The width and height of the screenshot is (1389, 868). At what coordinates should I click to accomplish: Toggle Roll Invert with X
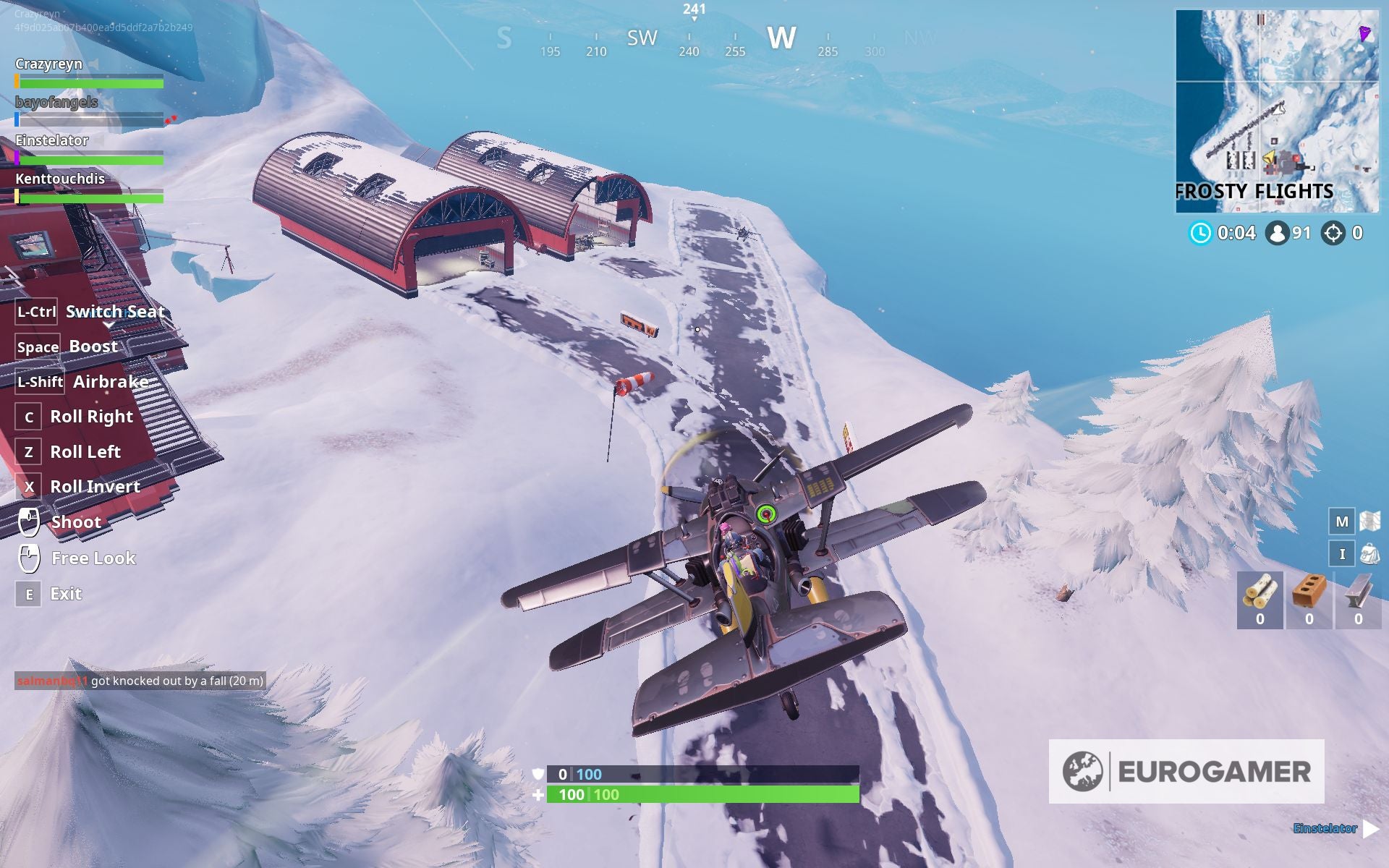pyautogui.click(x=28, y=487)
